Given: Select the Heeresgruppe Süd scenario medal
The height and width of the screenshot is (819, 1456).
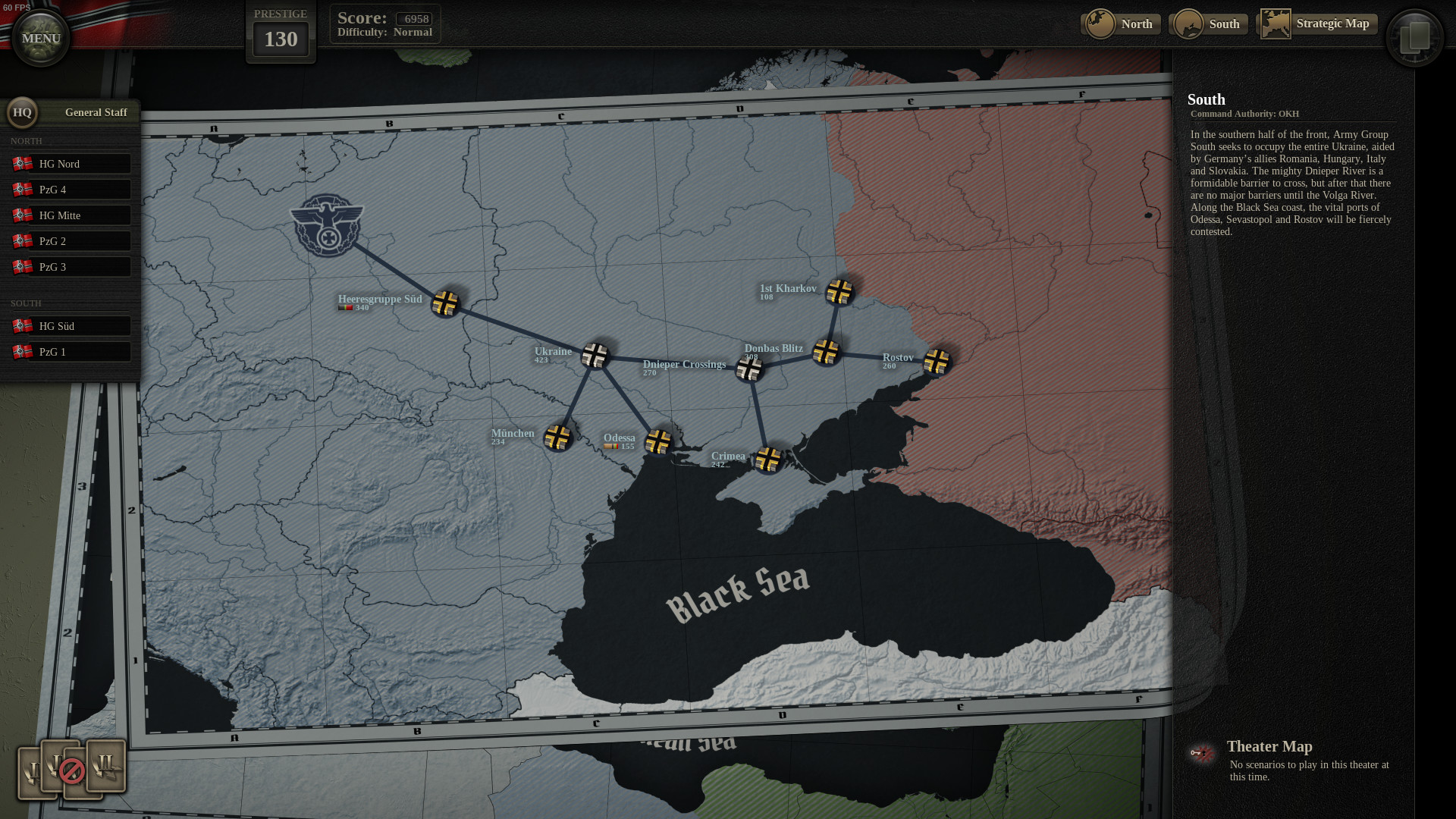Looking at the screenshot, I should click(x=446, y=303).
